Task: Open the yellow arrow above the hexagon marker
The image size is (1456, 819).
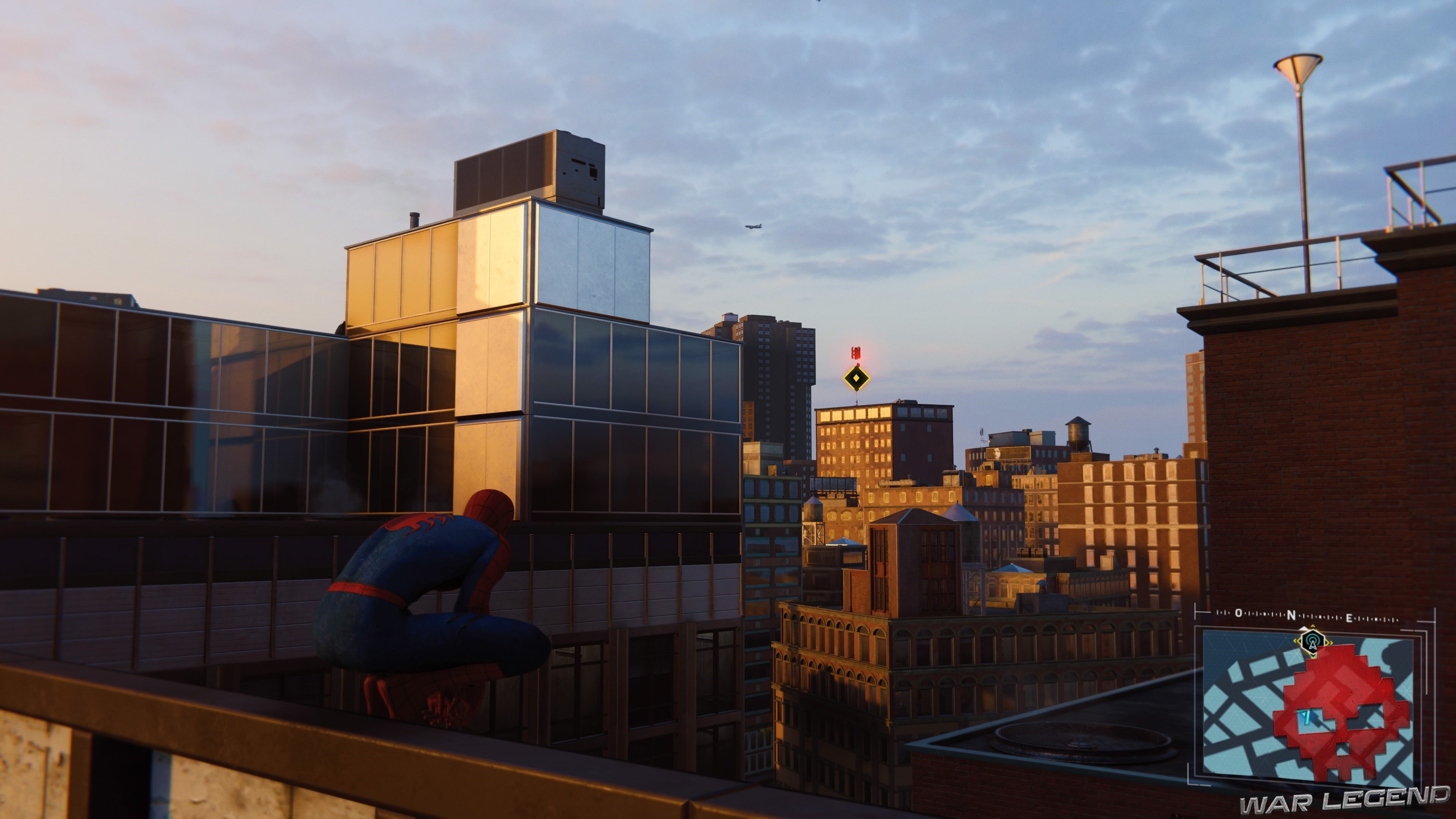Action: (1312, 626)
